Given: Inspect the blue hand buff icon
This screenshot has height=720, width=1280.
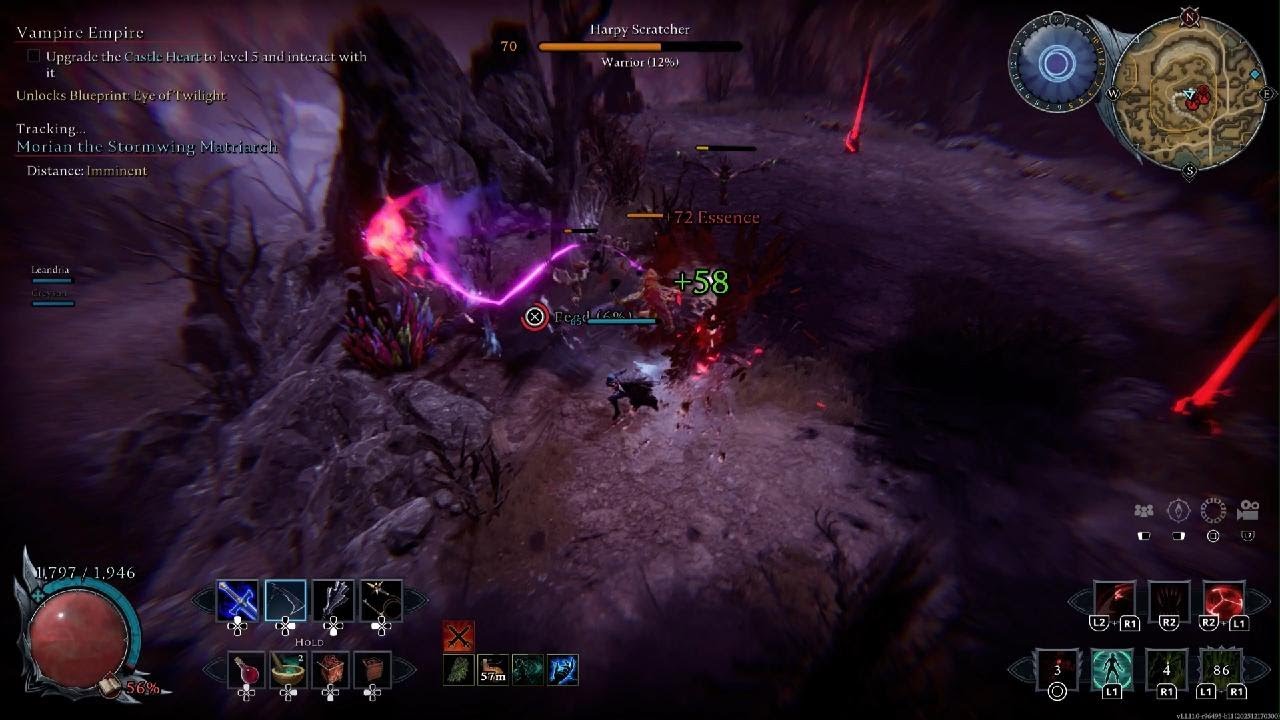Looking at the screenshot, I should pos(562,669).
